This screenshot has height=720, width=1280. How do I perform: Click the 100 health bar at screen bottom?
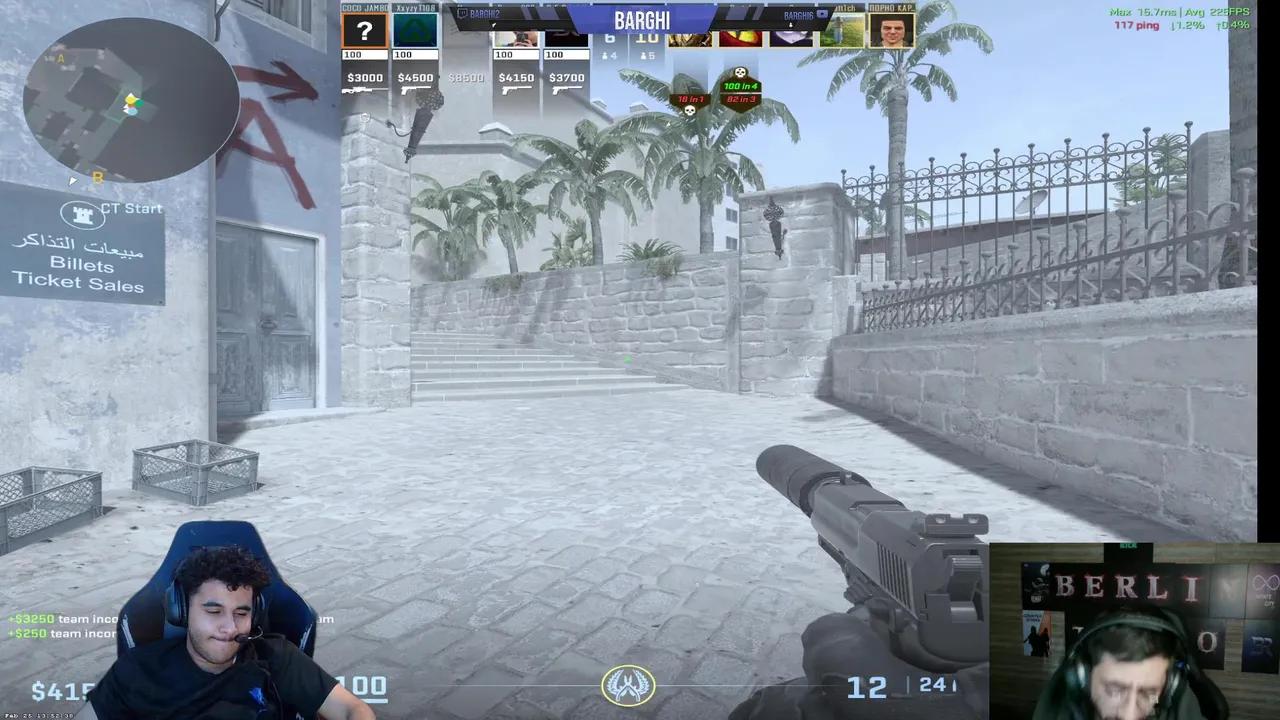tap(360, 686)
